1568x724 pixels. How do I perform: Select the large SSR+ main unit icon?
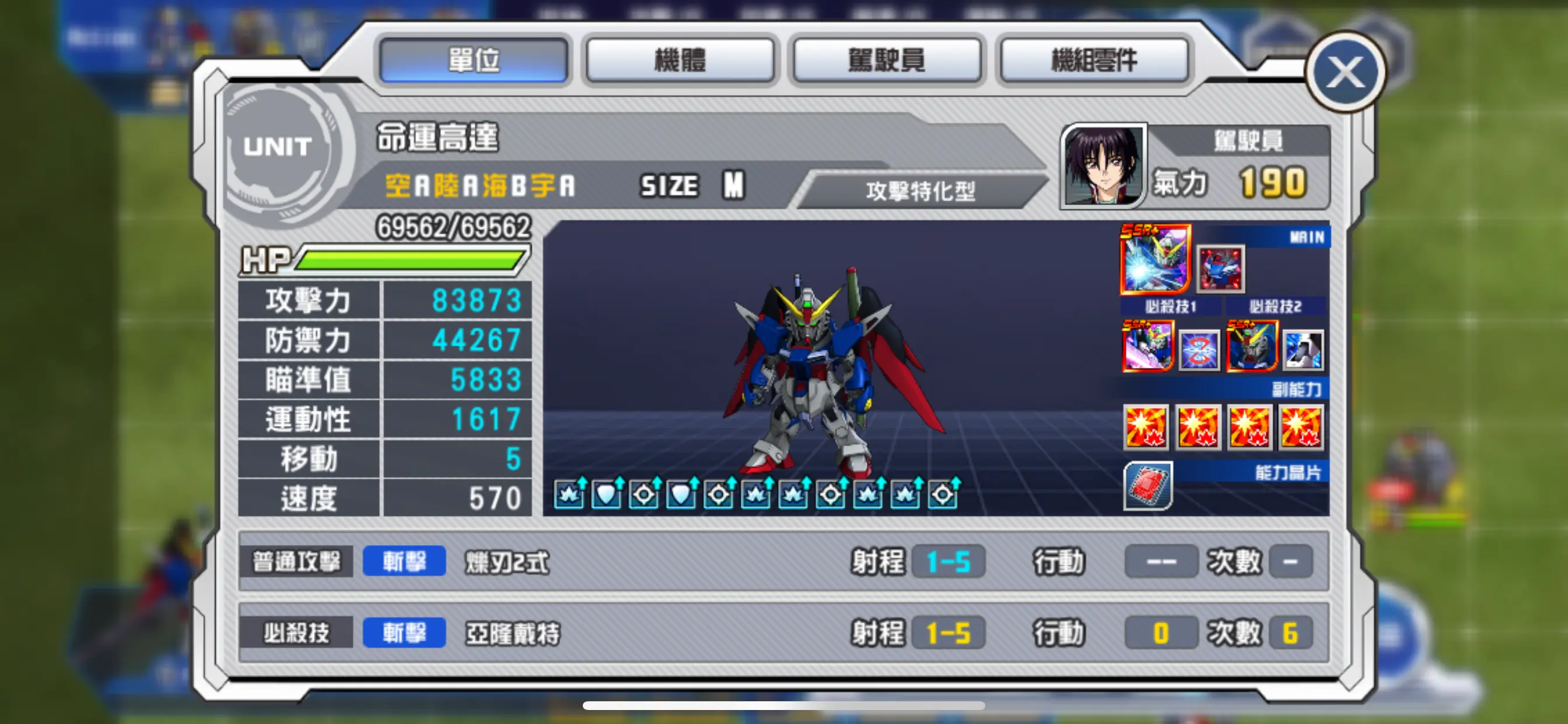(1154, 259)
